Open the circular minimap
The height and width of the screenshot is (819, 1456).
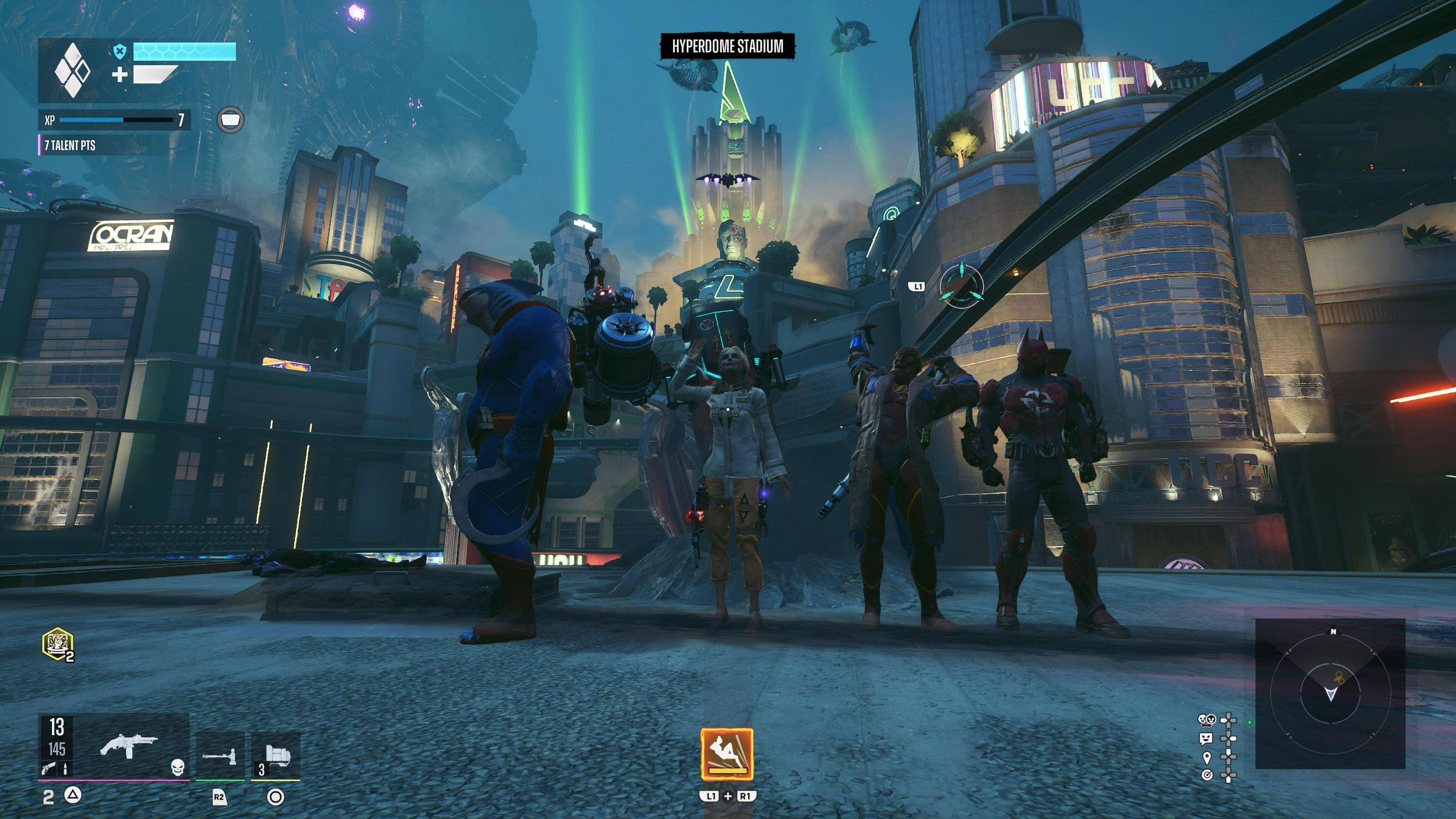[1330, 694]
